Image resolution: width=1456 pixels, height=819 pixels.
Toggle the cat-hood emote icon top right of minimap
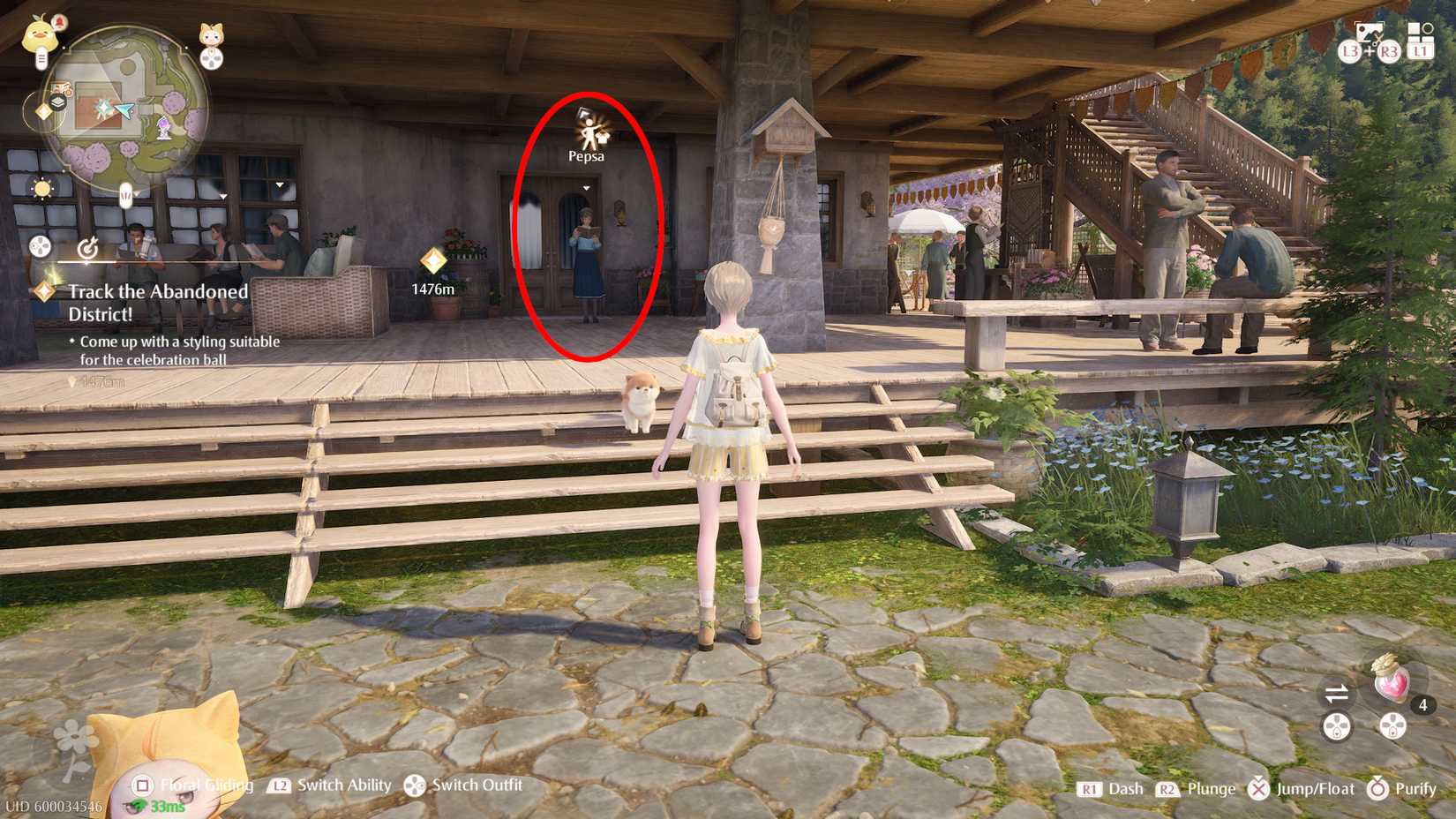tap(210, 35)
